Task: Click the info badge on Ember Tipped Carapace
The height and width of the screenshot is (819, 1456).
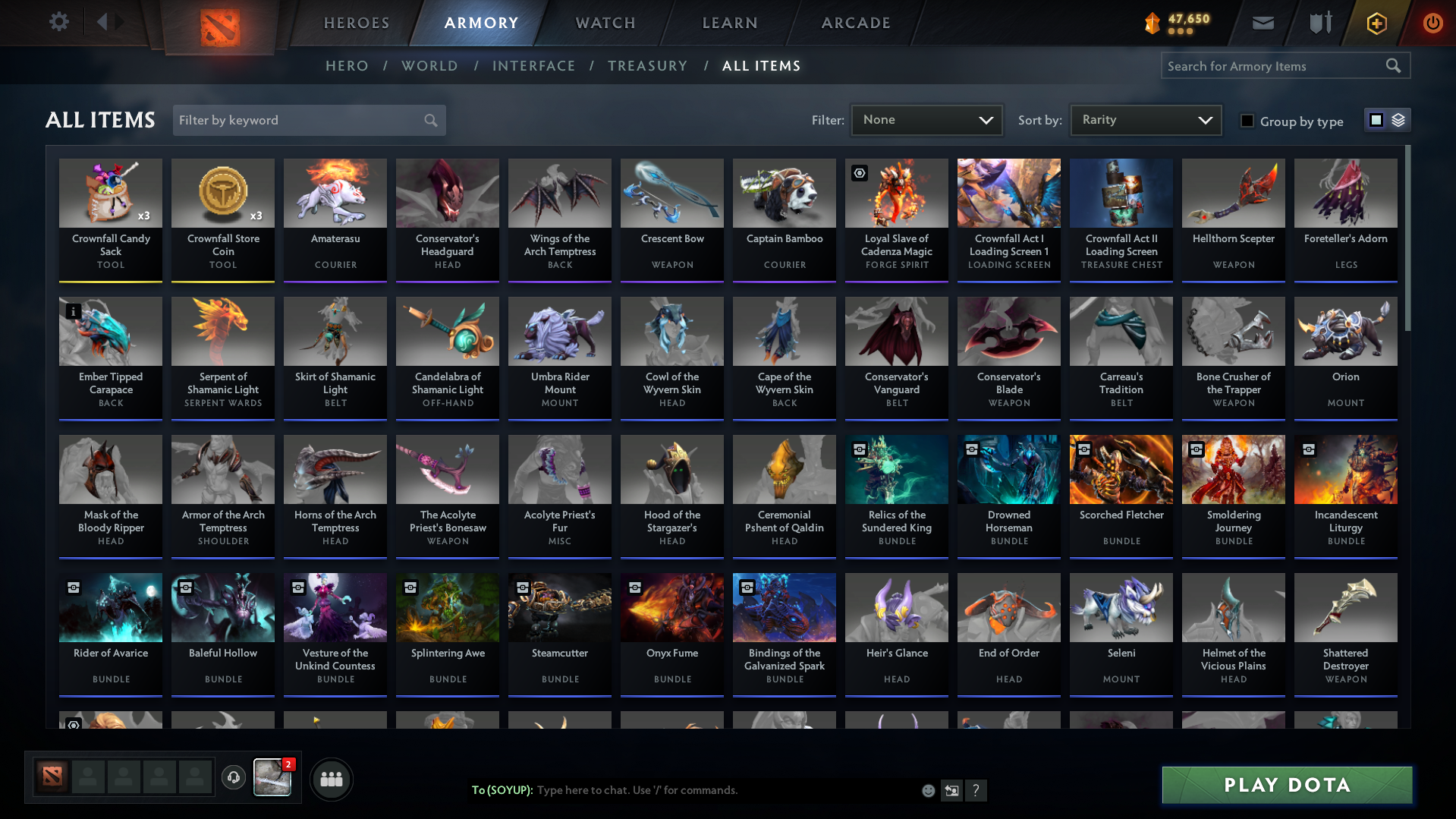Action: 73,311
